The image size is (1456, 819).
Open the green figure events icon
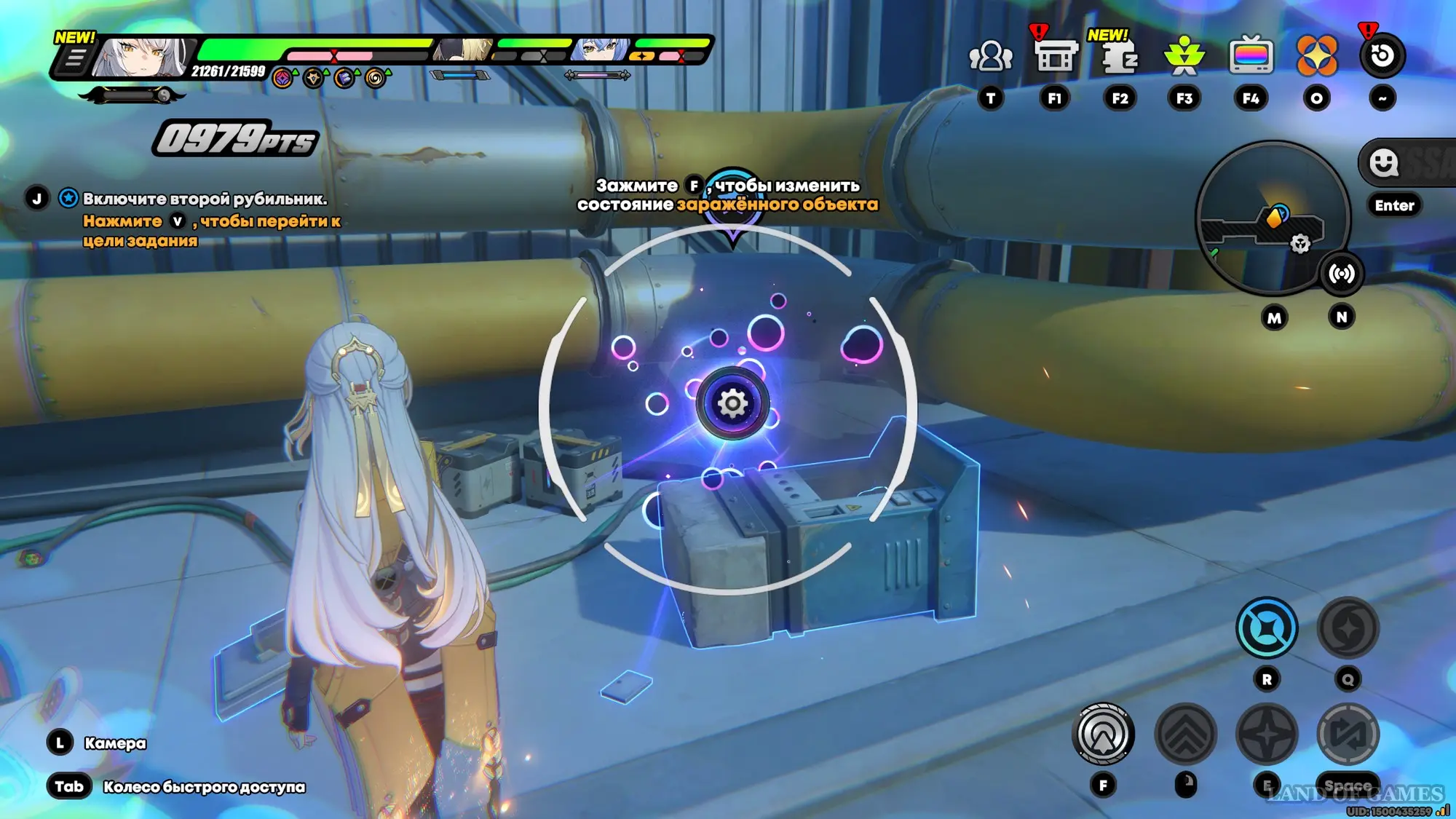tap(1184, 56)
